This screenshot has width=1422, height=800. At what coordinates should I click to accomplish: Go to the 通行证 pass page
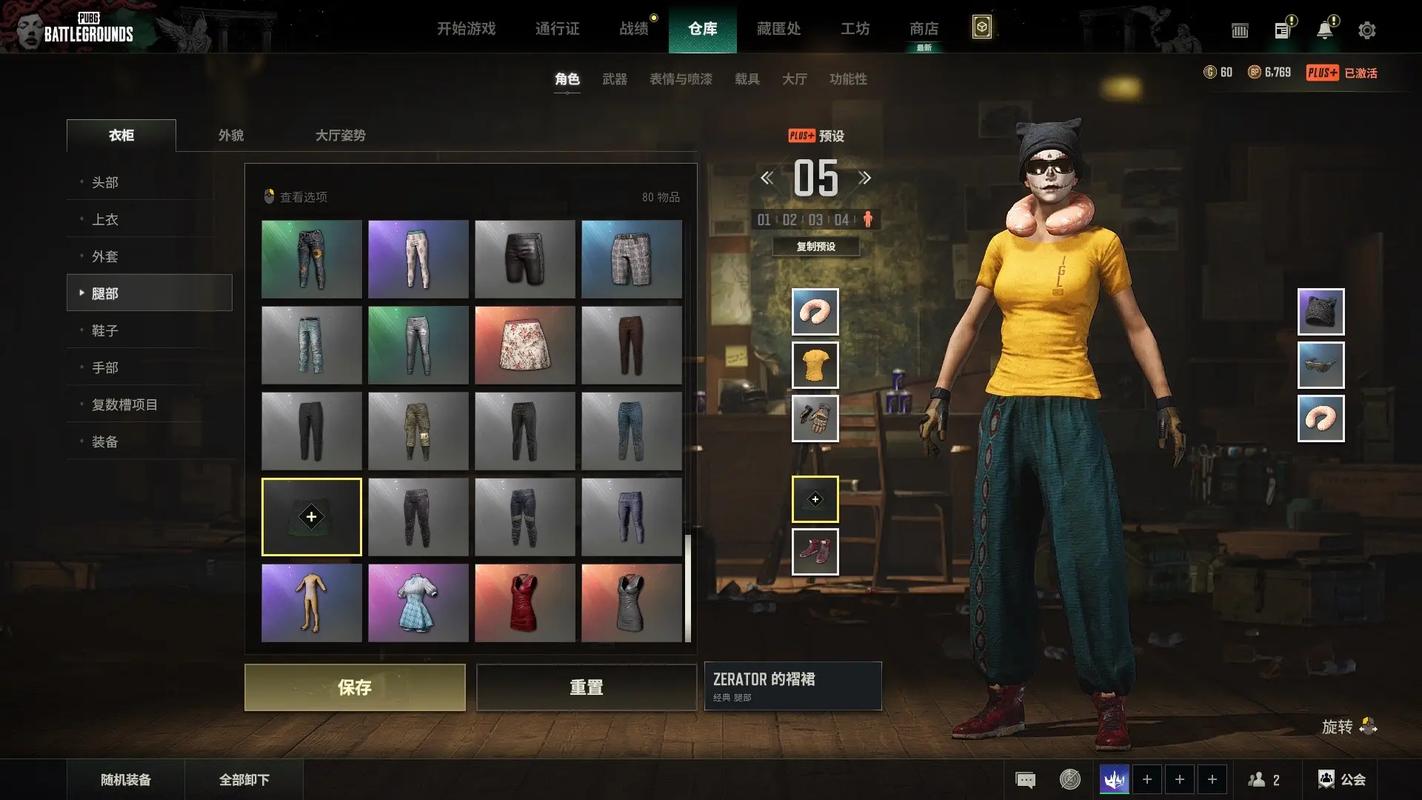tap(557, 28)
